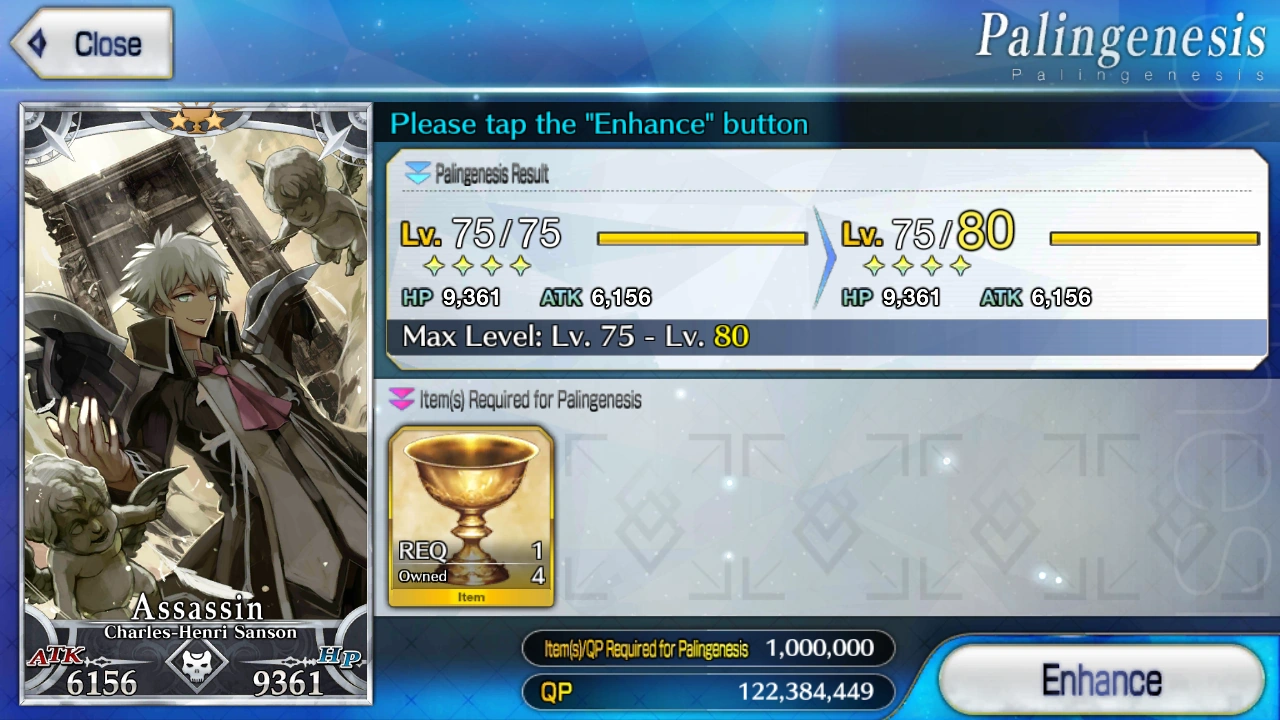Click the red chevron beside Item(s) Required

[x=401, y=400]
